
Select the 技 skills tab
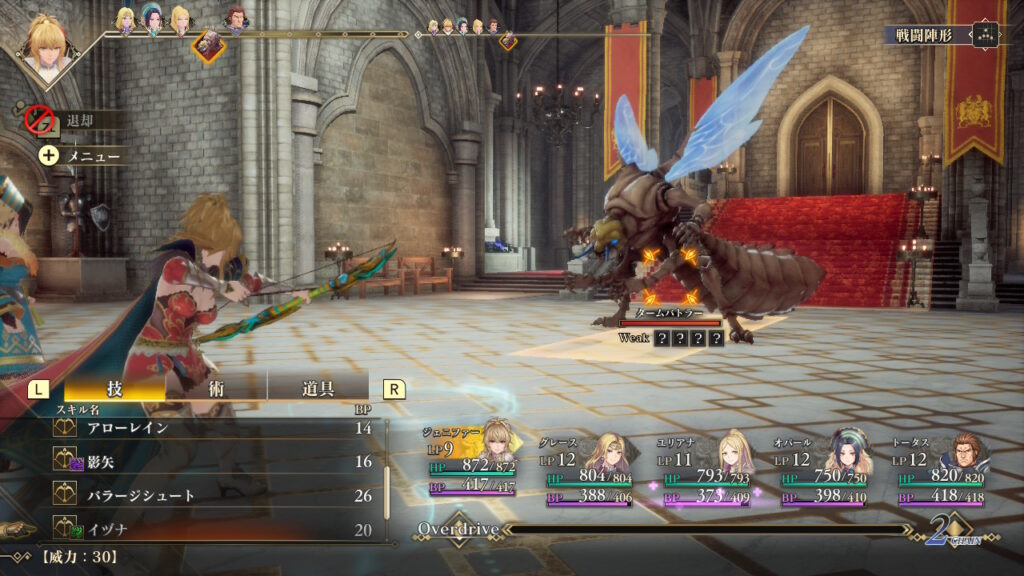(x=114, y=389)
